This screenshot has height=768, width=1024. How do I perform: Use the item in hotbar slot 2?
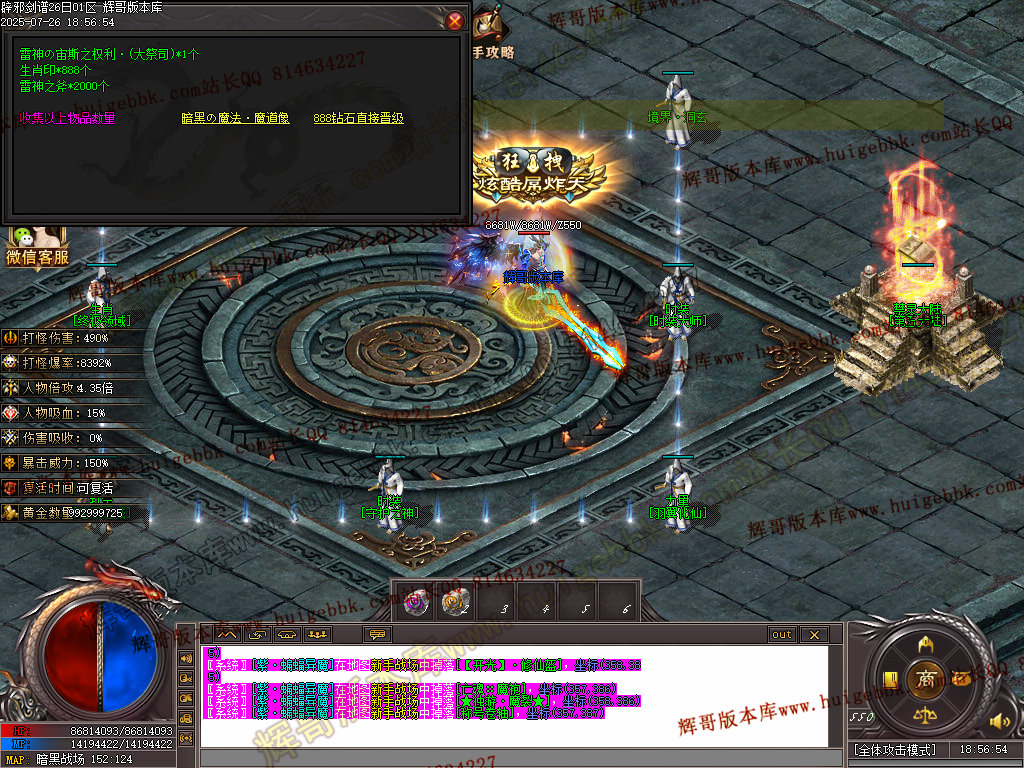pyautogui.click(x=455, y=602)
